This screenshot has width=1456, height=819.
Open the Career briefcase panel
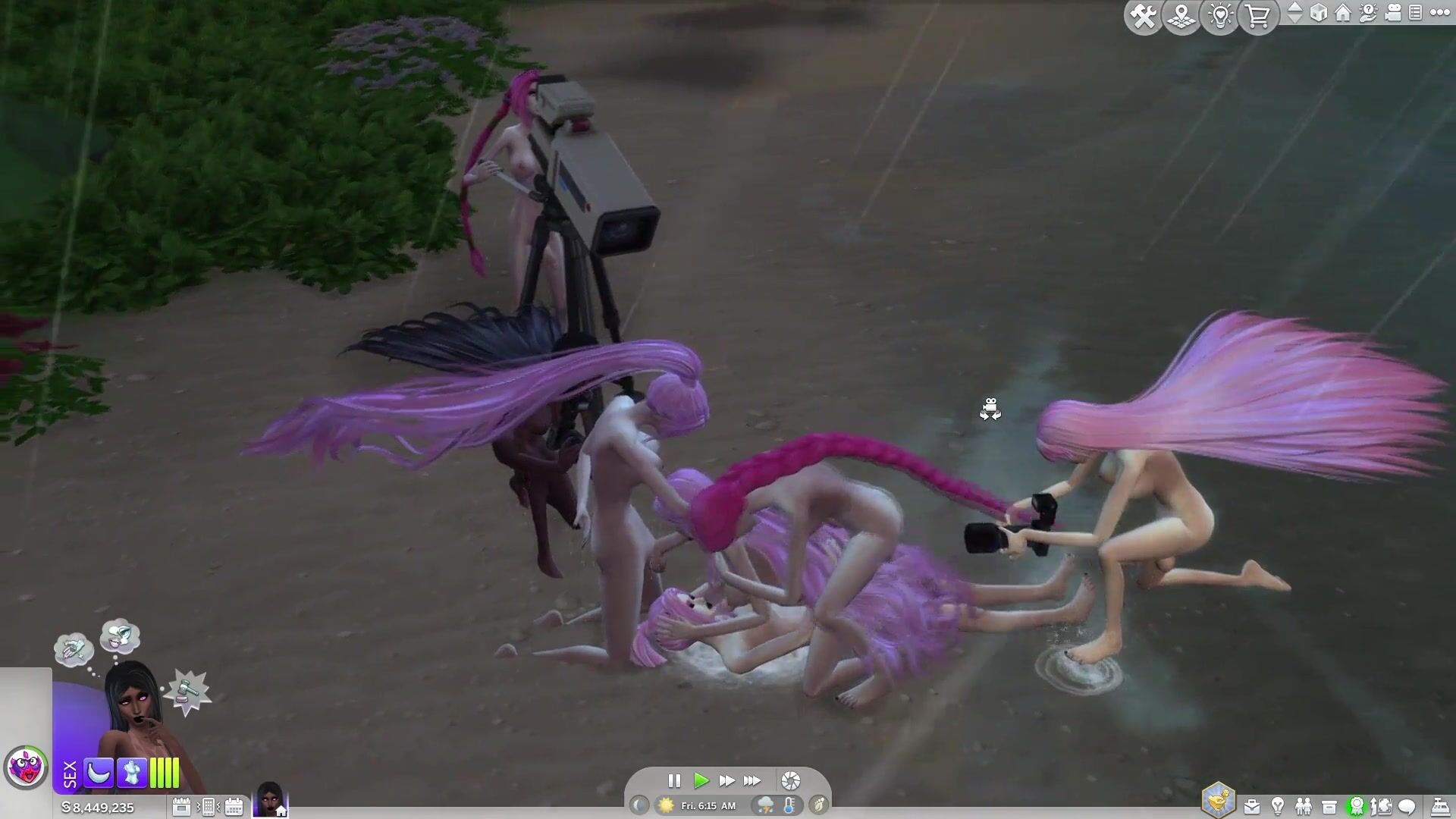point(1251,807)
